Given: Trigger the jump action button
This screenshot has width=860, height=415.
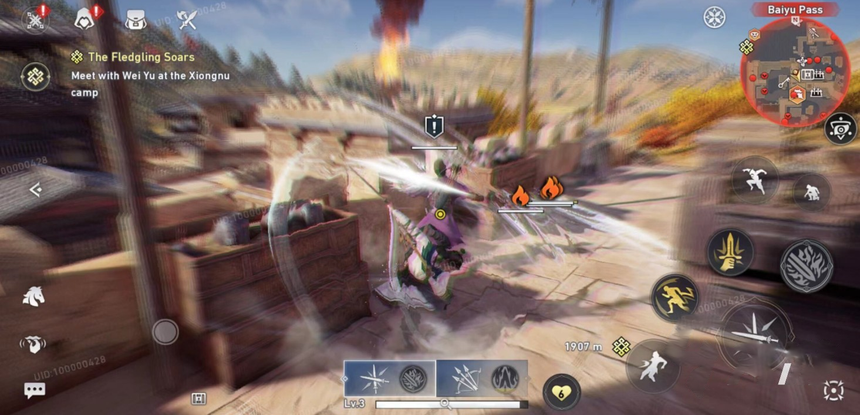Looking at the screenshot, I should coord(753,179).
